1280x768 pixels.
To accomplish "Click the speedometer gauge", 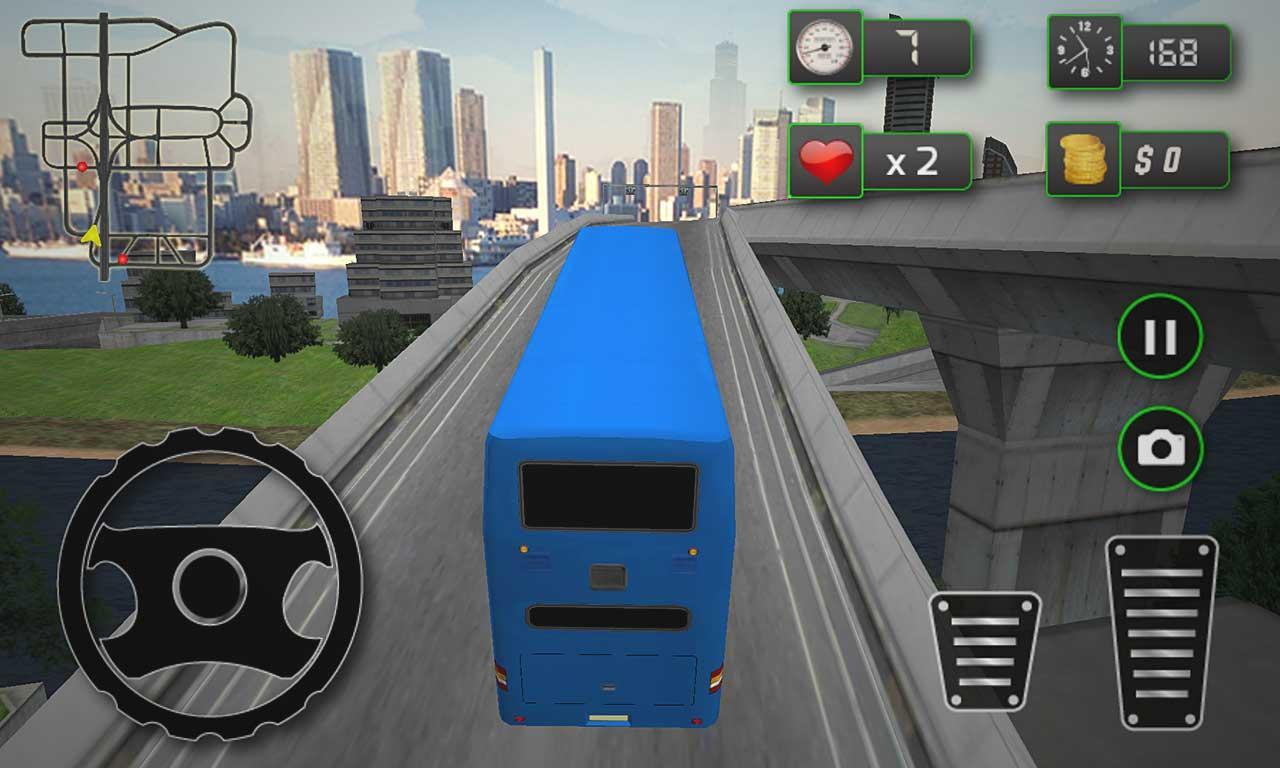I will pos(824,48).
